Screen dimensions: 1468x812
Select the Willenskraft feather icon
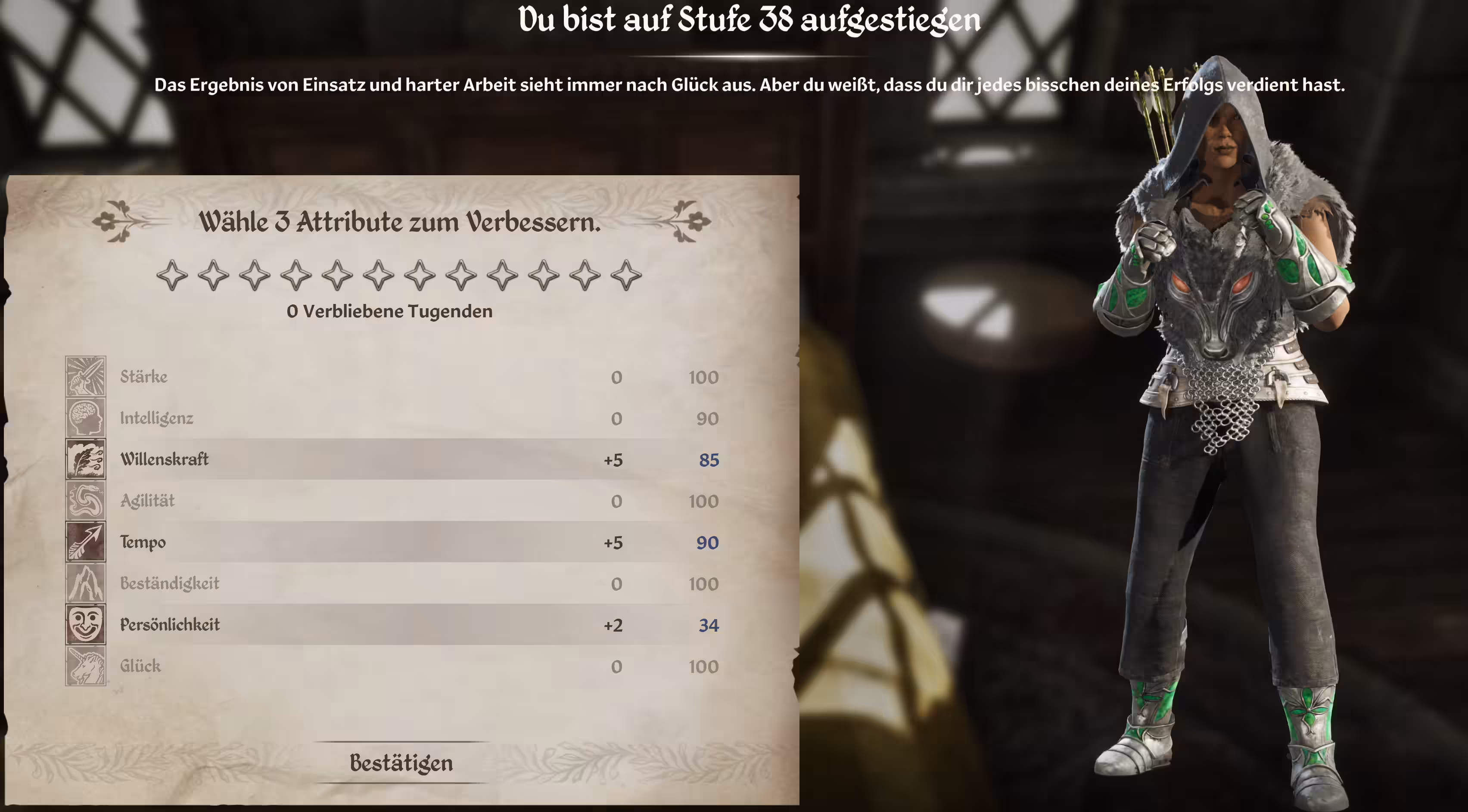tap(85, 459)
